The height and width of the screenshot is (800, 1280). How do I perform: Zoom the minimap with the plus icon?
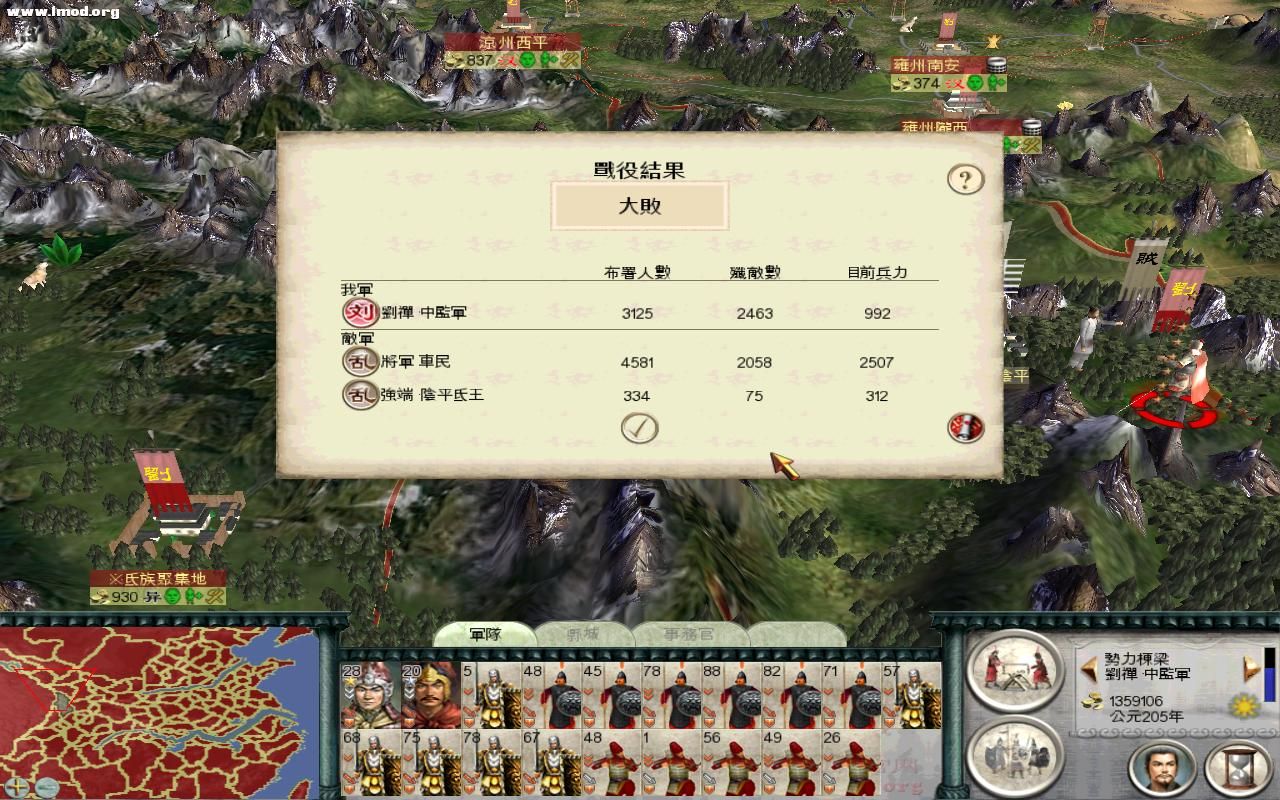point(17,787)
